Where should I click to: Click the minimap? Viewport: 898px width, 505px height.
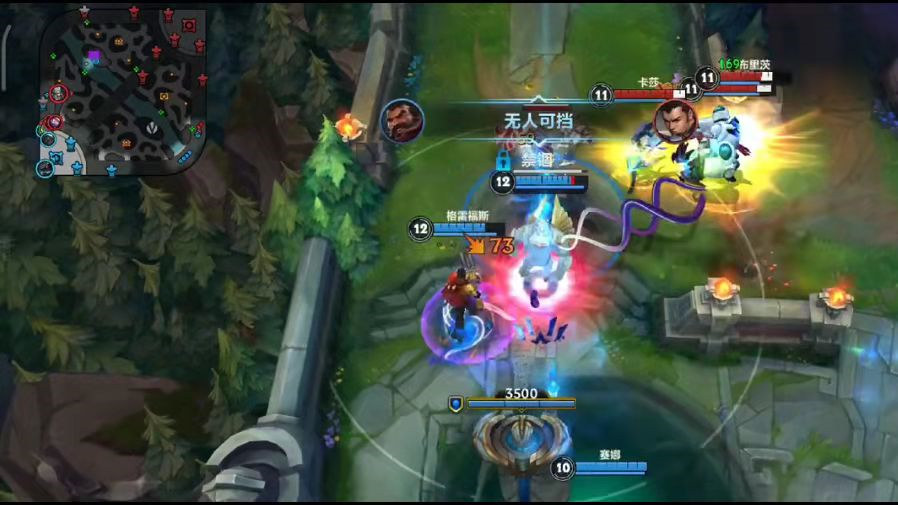pos(123,92)
